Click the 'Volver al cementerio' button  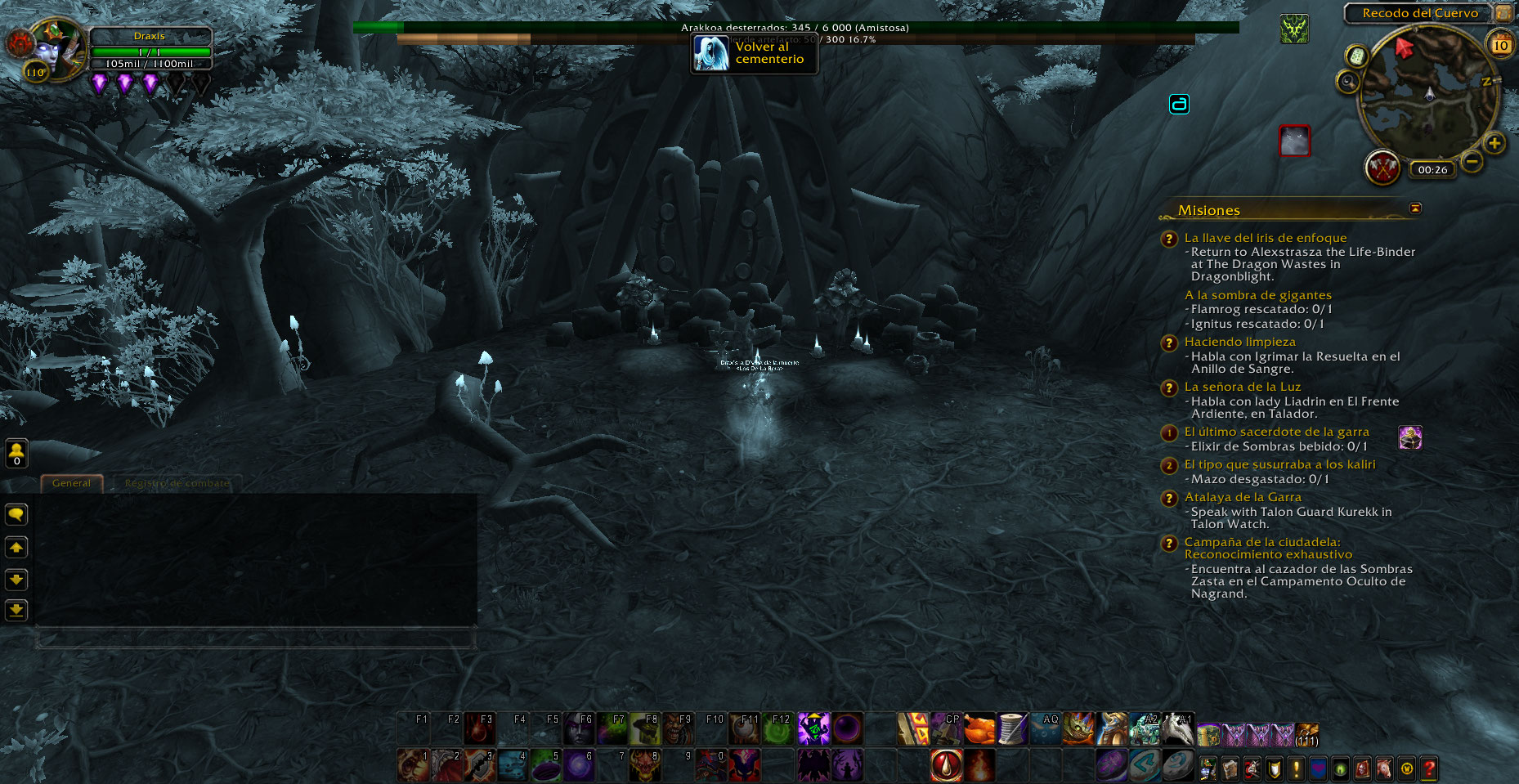point(754,54)
